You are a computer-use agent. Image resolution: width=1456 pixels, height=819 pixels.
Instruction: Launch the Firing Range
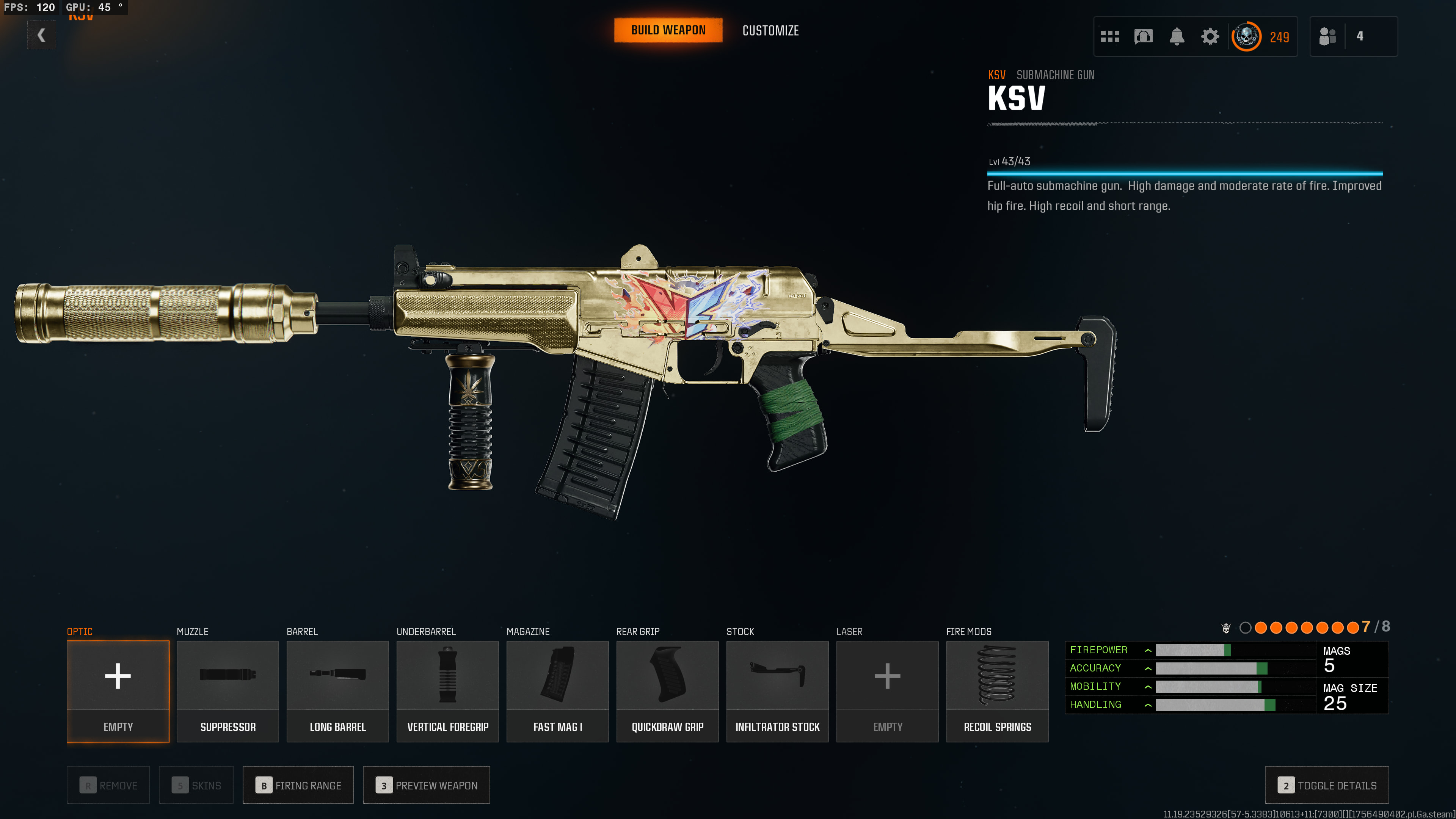click(298, 784)
